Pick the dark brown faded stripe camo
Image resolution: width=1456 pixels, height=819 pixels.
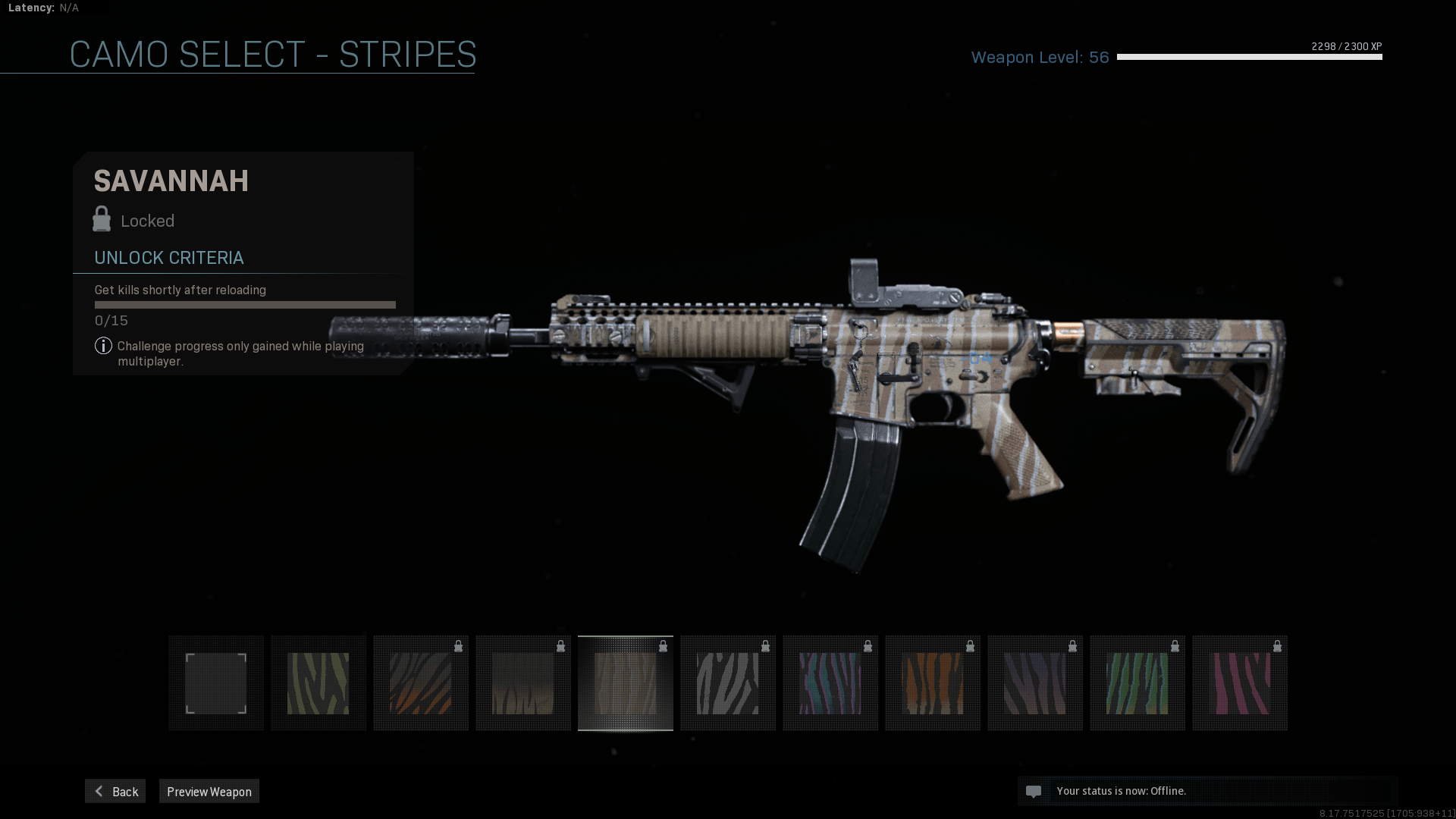click(x=523, y=683)
